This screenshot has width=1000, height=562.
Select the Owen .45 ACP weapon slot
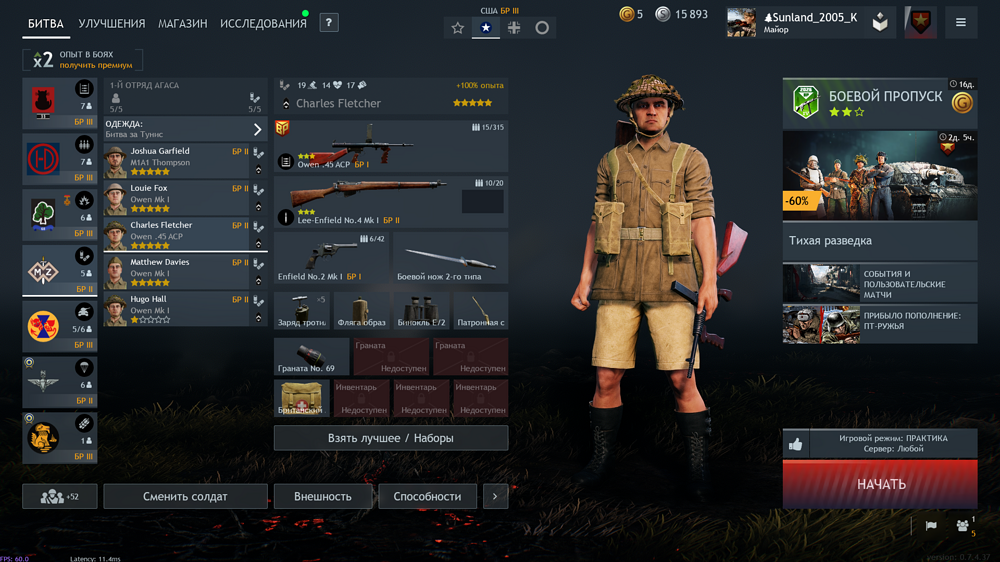[390, 146]
